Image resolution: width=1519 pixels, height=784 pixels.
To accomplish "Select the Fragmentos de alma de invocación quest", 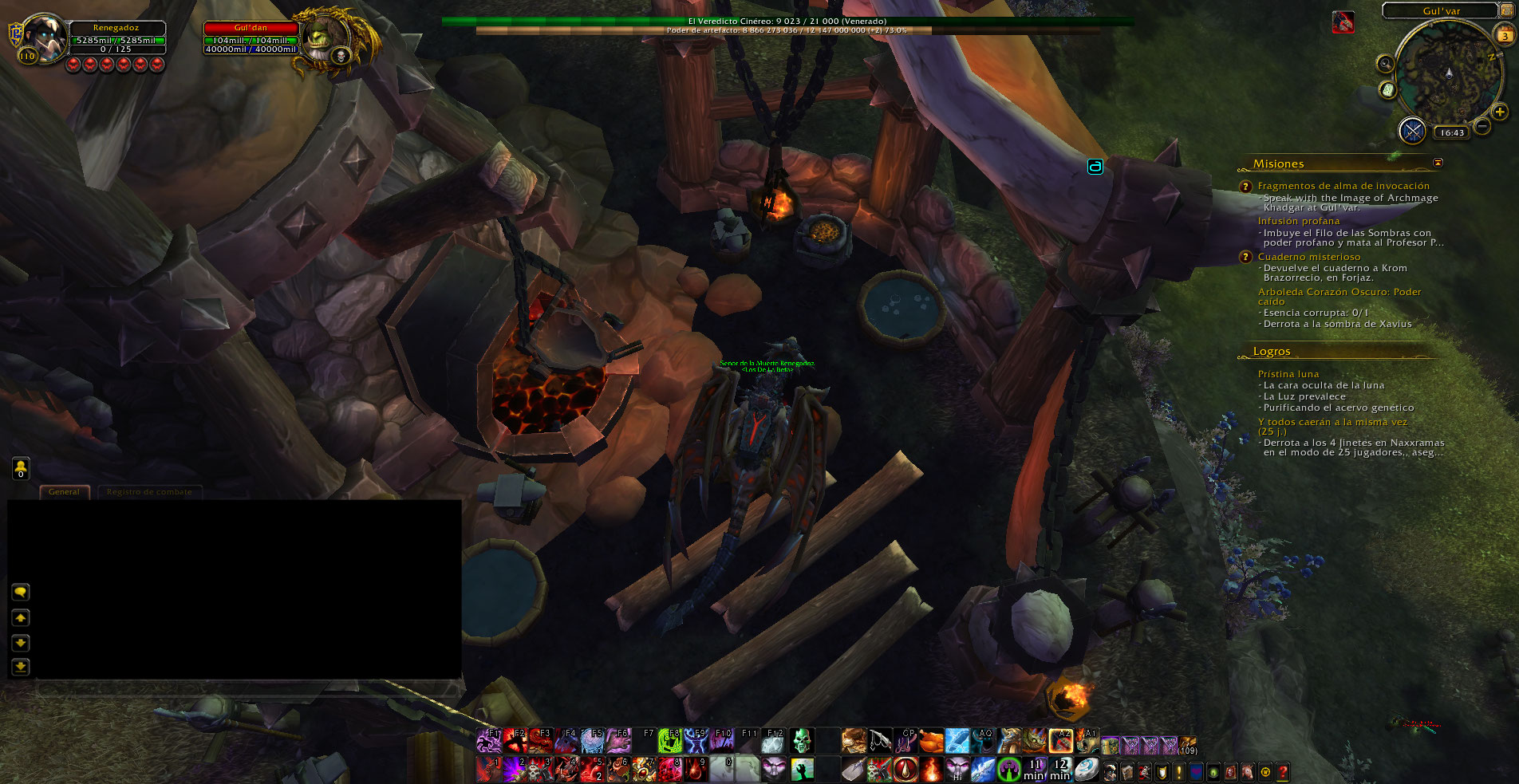I will 1343,186.
